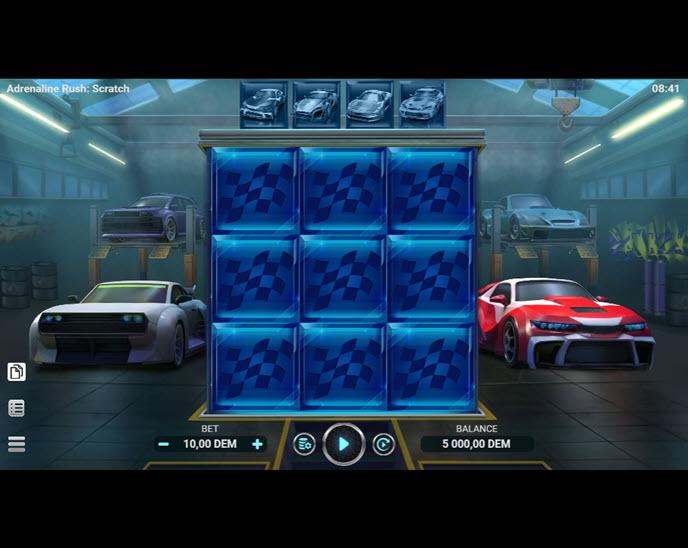This screenshot has height=548, width=688.
Task: Show the paytable list icon
Action: click(16, 408)
